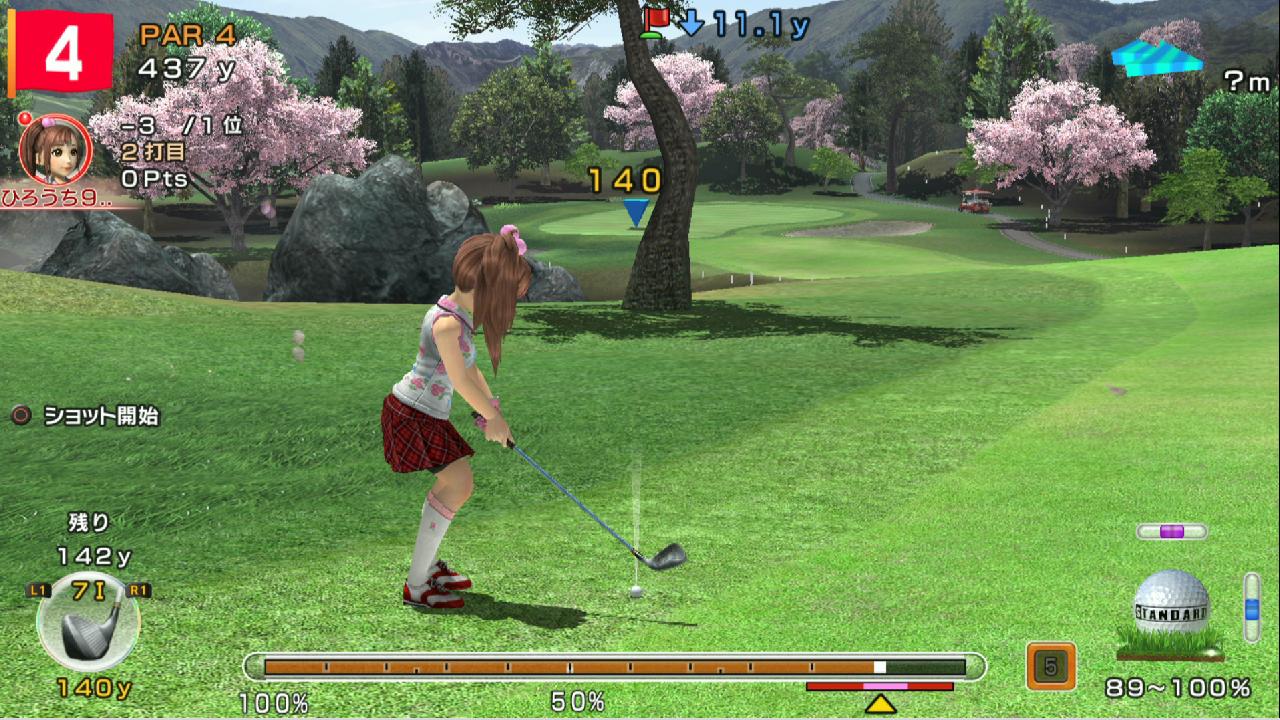Open the player avatar portrait
Viewport: 1280px width, 720px height.
pyautogui.click(x=56, y=150)
